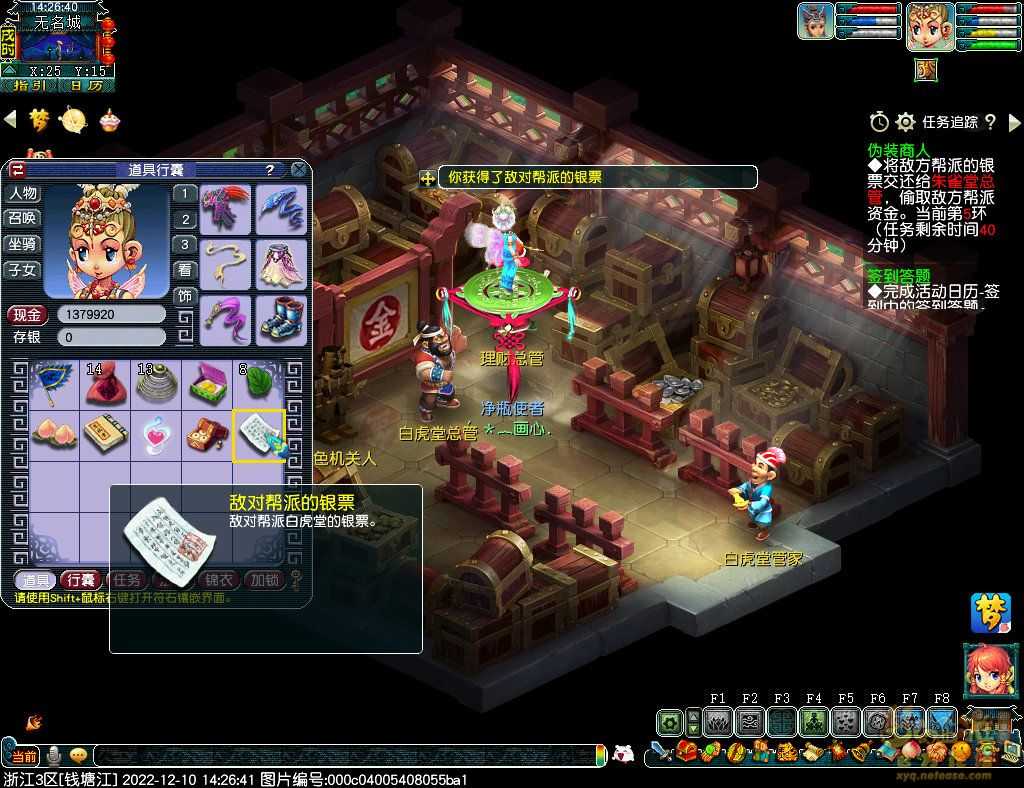
Task: Select the enemy guild silver note item
Action: click(258, 434)
